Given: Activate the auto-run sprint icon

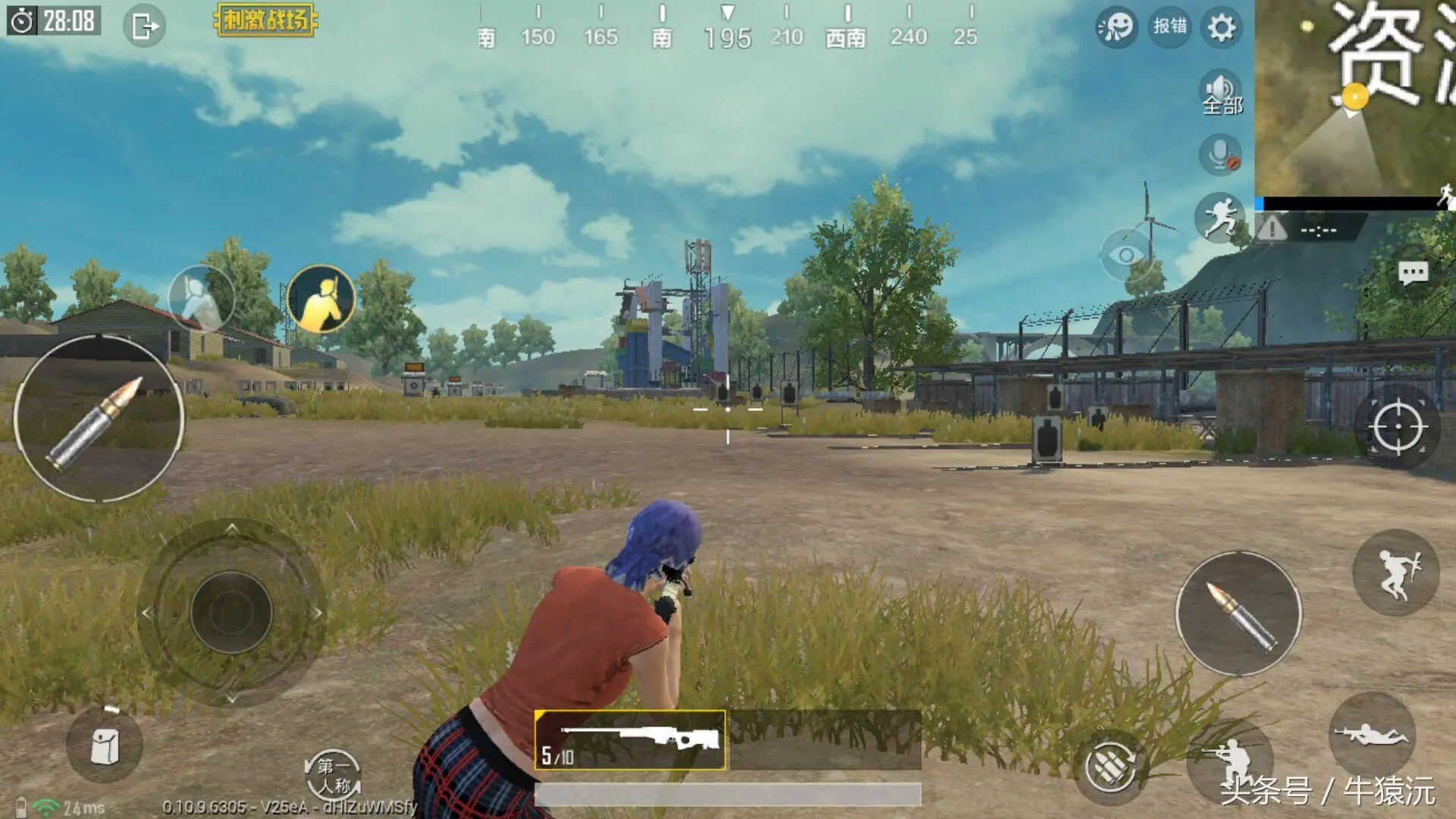Looking at the screenshot, I should 1220,218.
